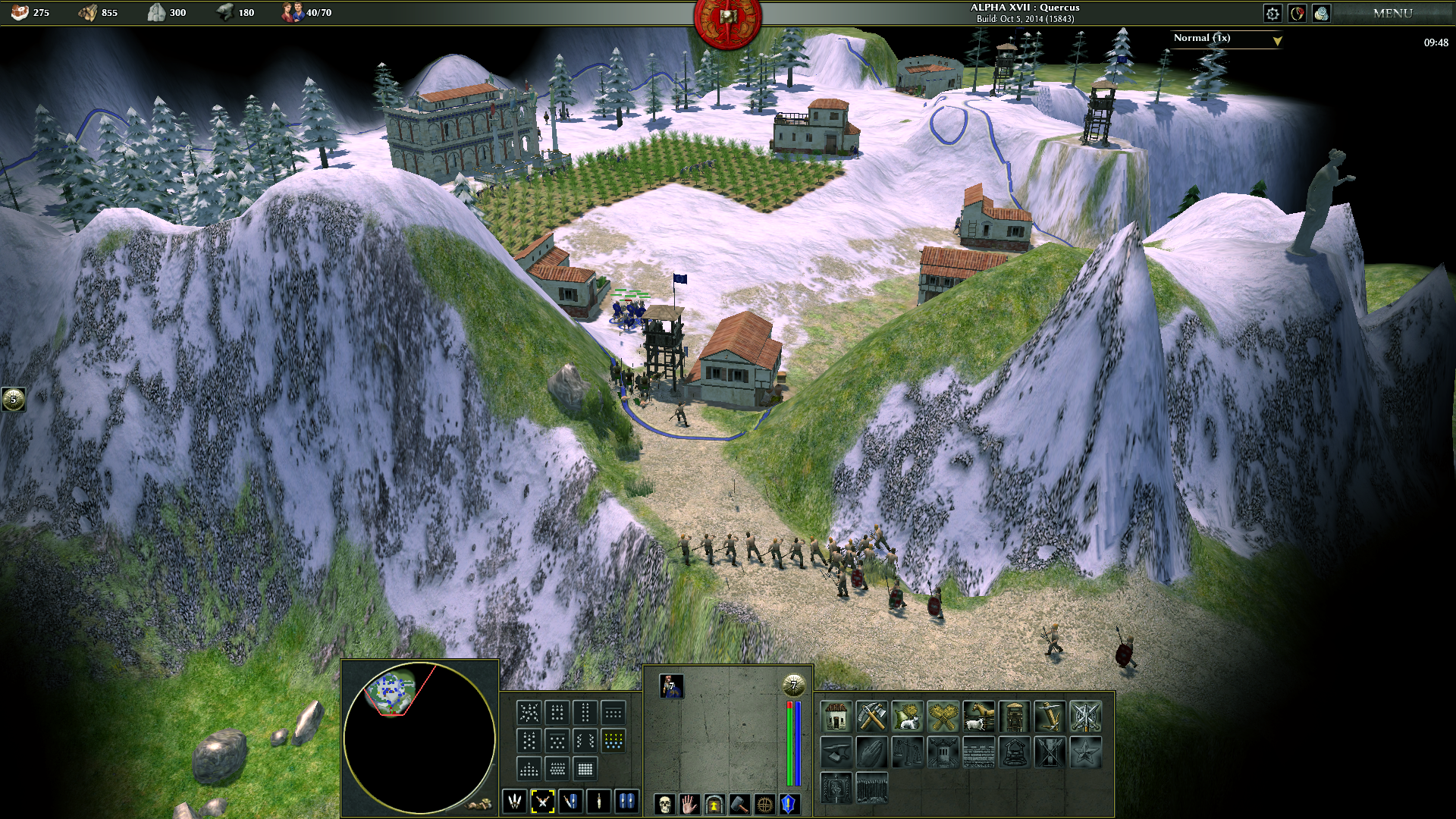The width and height of the screenshot is (1456, 819).
Task: Open the diplomacy ring icon
Action: 1298,13
